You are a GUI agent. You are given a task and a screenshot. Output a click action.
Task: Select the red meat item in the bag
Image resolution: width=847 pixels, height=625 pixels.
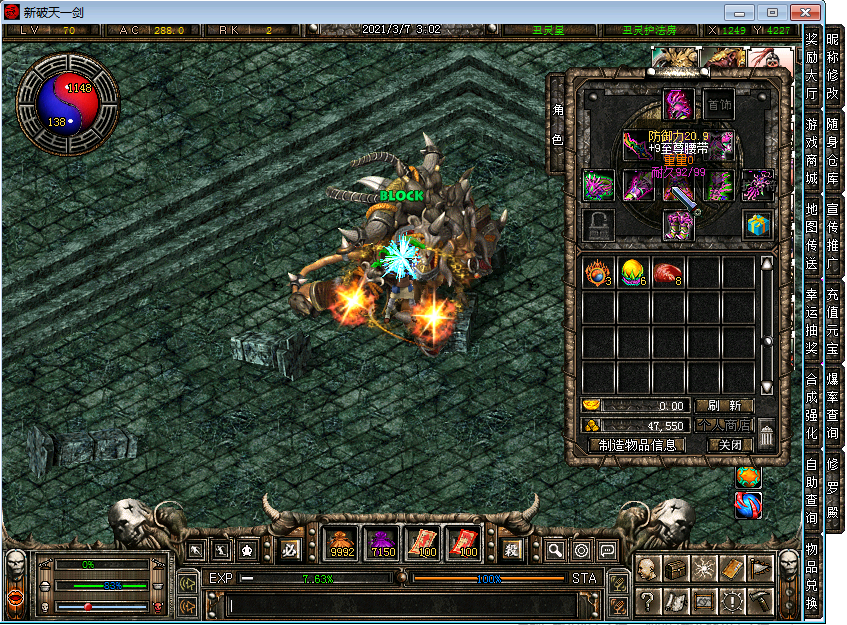[x=668, y=272]
